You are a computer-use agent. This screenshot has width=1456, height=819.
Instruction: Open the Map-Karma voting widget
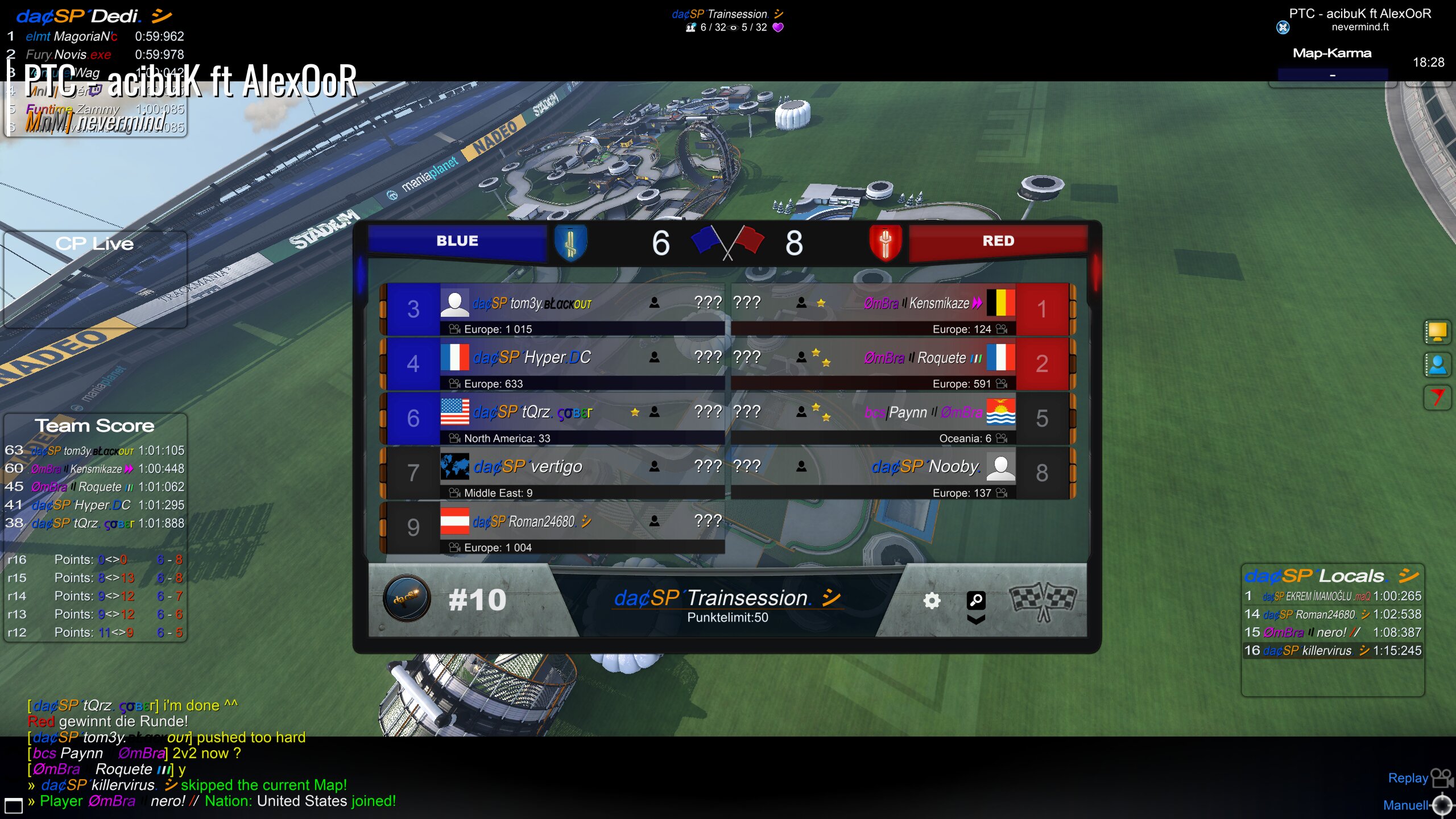pos(1332,63)
